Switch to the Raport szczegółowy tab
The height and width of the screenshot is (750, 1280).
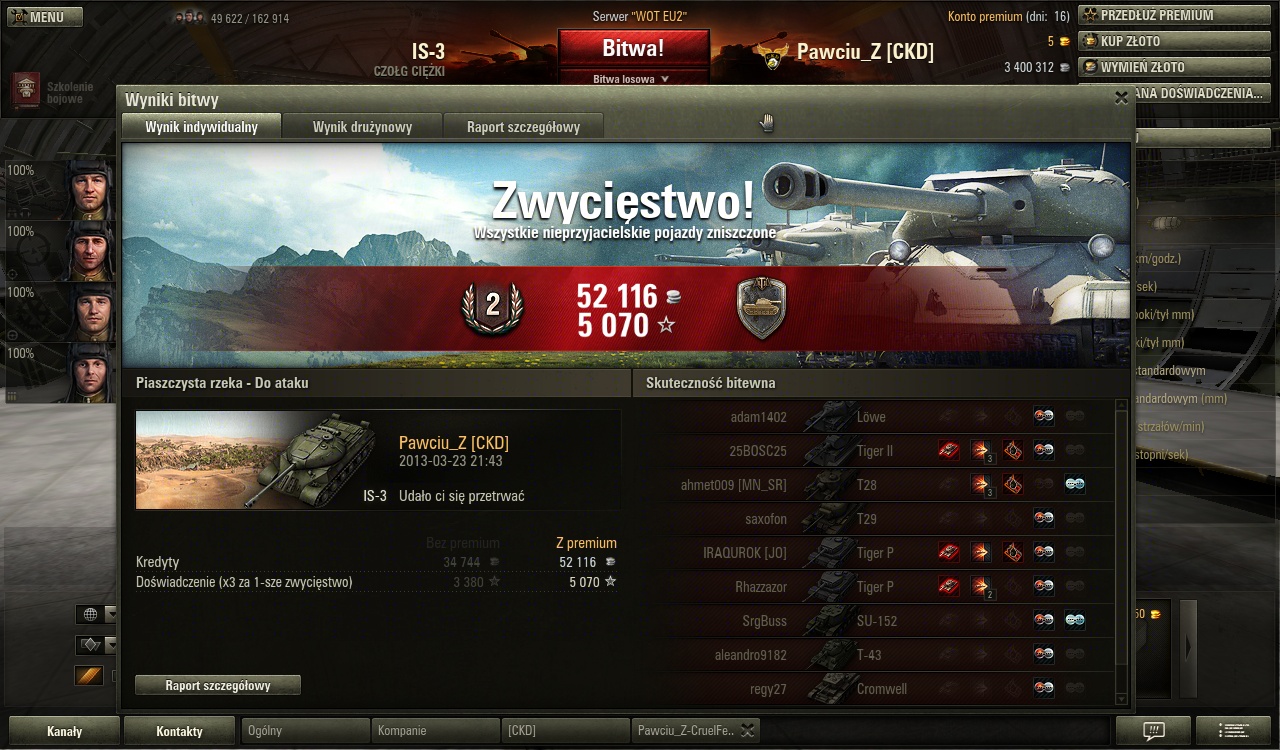[x=523, y=126]
